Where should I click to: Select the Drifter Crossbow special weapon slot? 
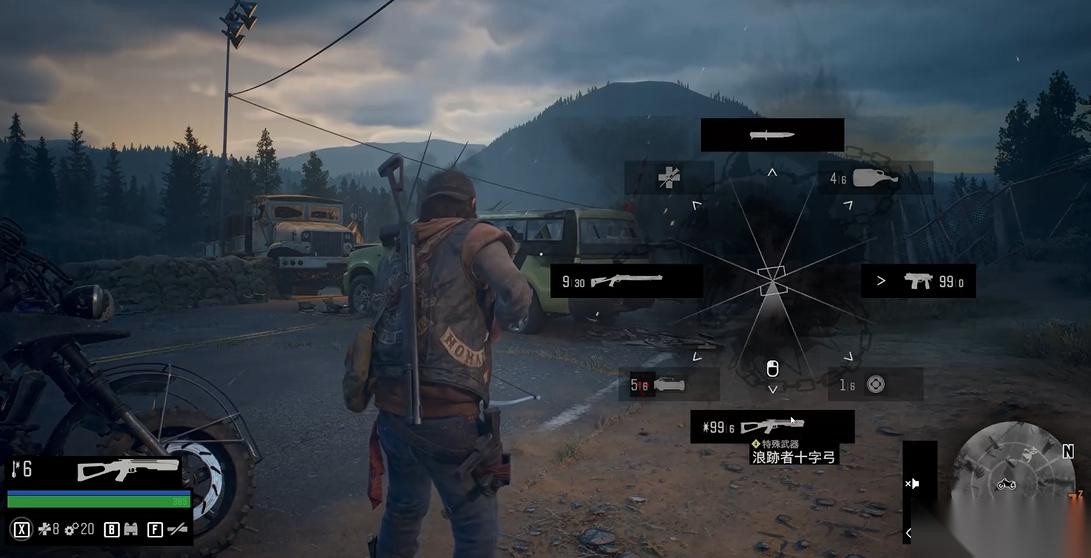pos(772,427)
